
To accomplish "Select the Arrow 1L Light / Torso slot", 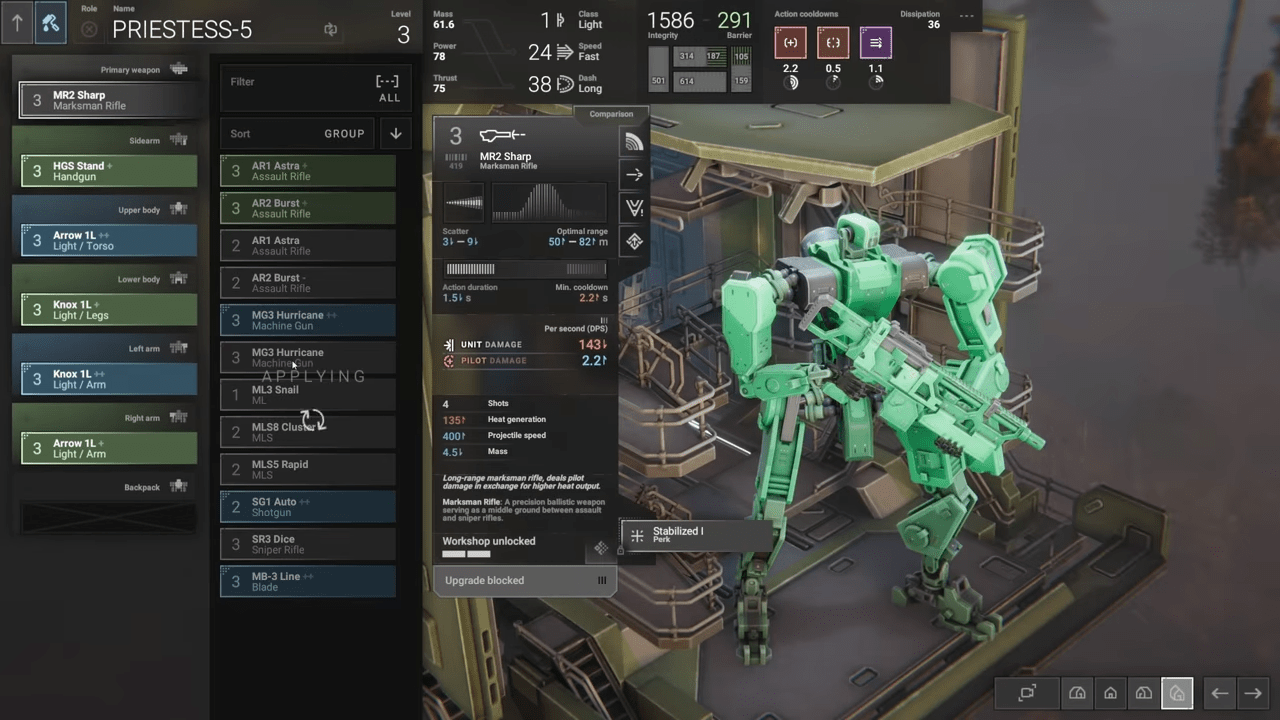I will click(108, 241).
